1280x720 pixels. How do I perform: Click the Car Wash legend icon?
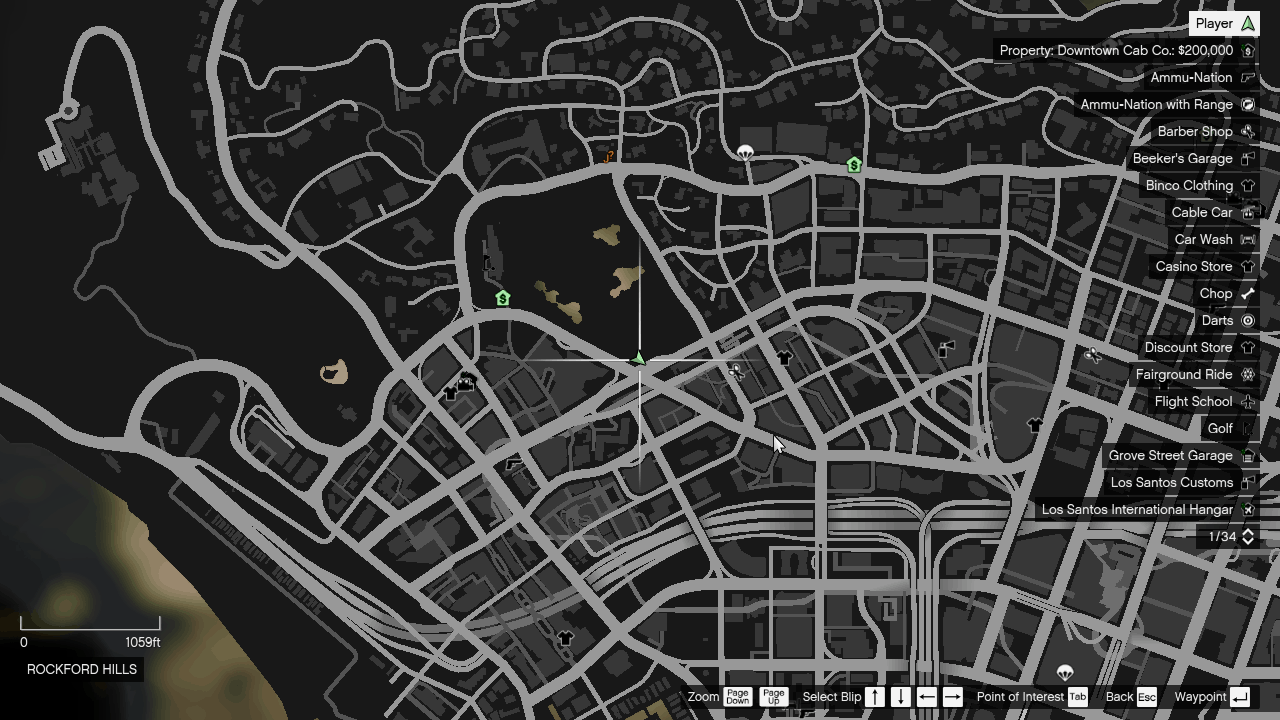tap(1246, 239)
